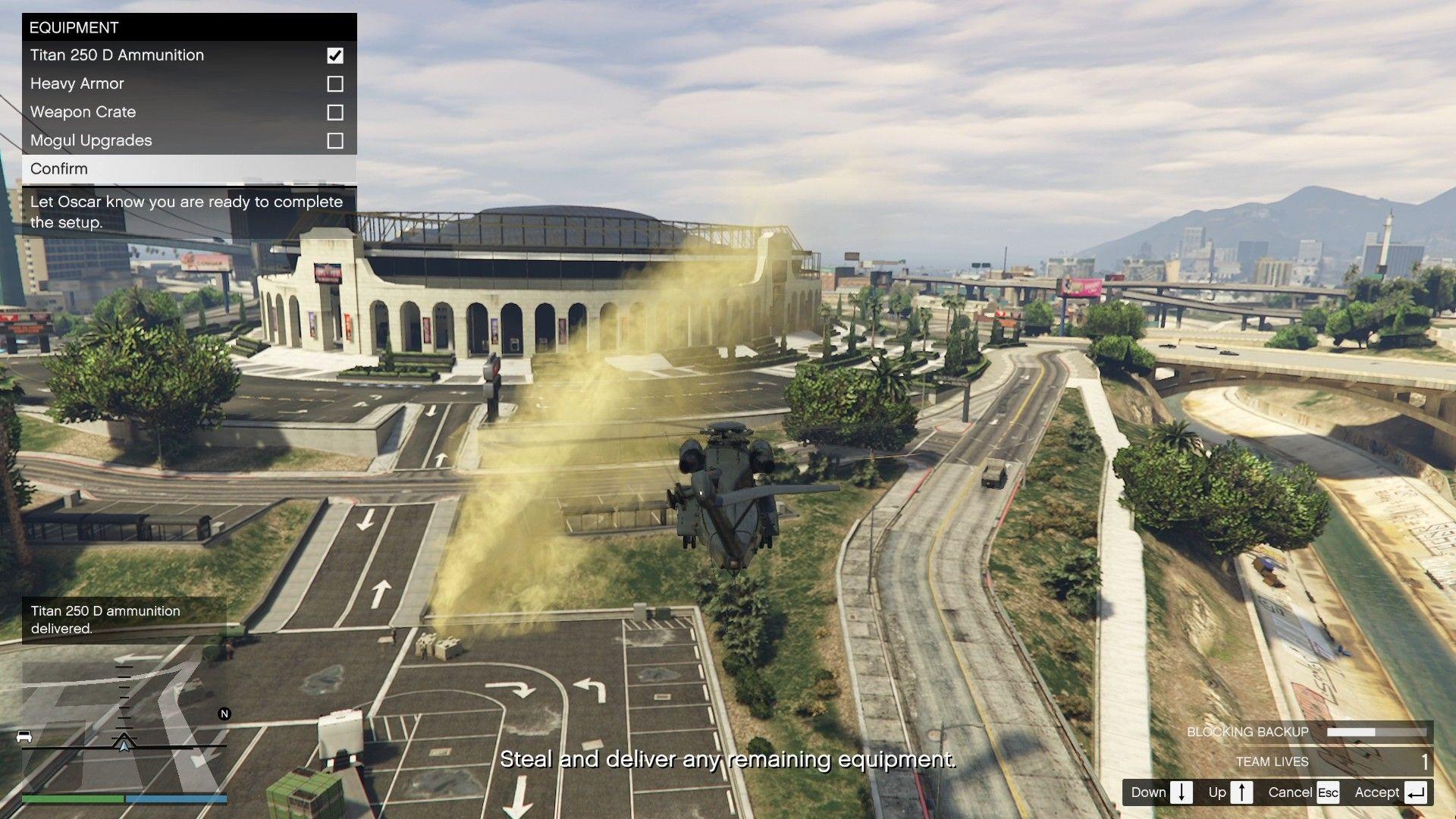Uncheck the Titan 250 D Ammunition box
1456x819 pixels.
[334, 55]
